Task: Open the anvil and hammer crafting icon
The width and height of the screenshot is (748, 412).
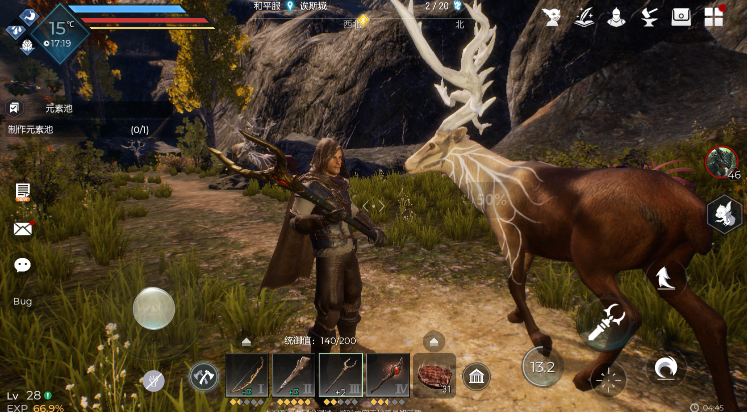Action: 648,16
